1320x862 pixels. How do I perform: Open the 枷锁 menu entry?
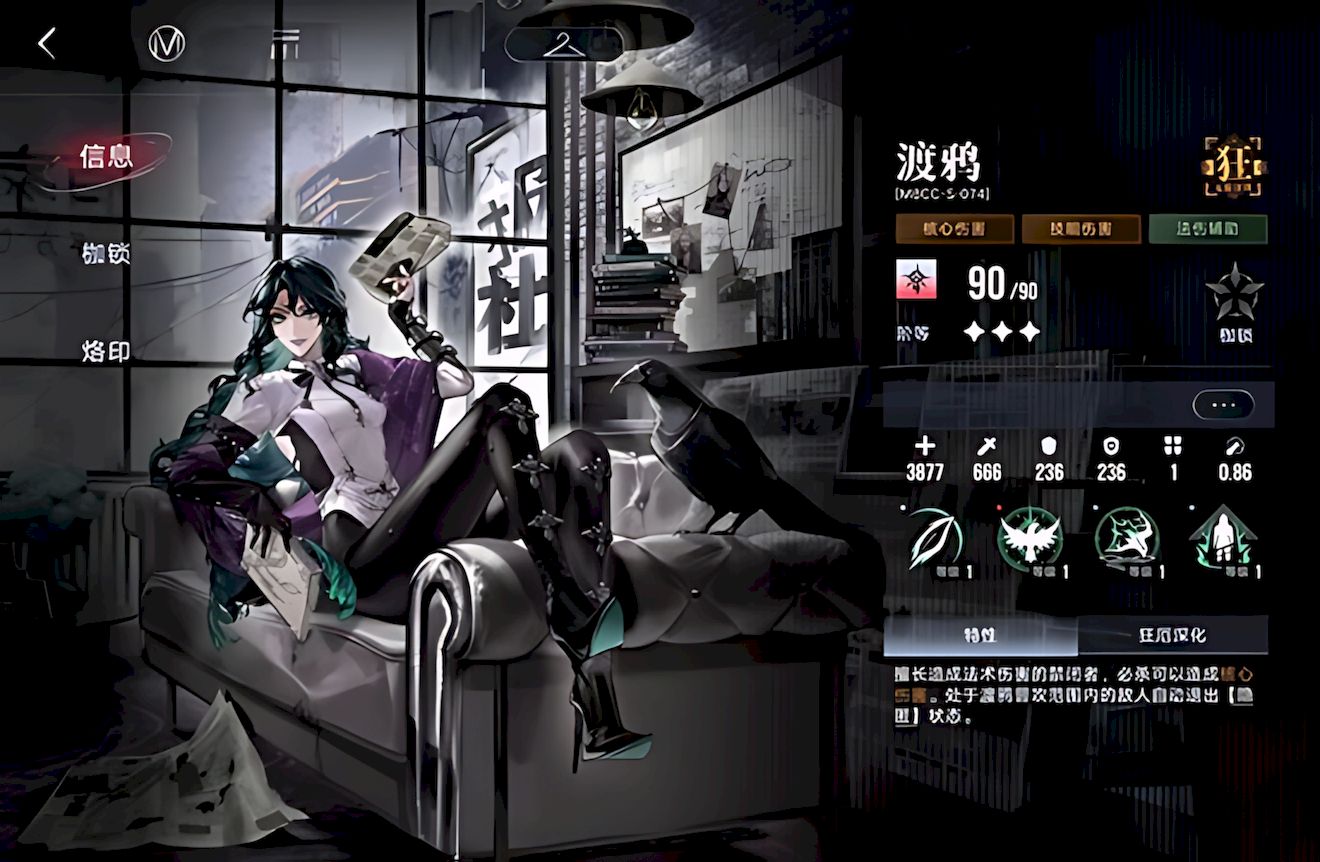107,254
